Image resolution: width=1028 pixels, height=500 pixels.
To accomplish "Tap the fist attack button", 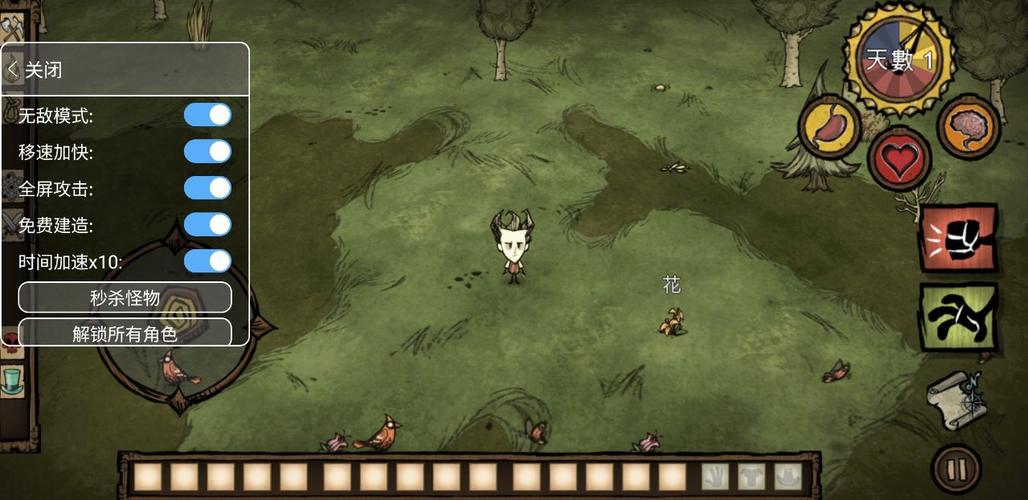I will tap(958, 239).
